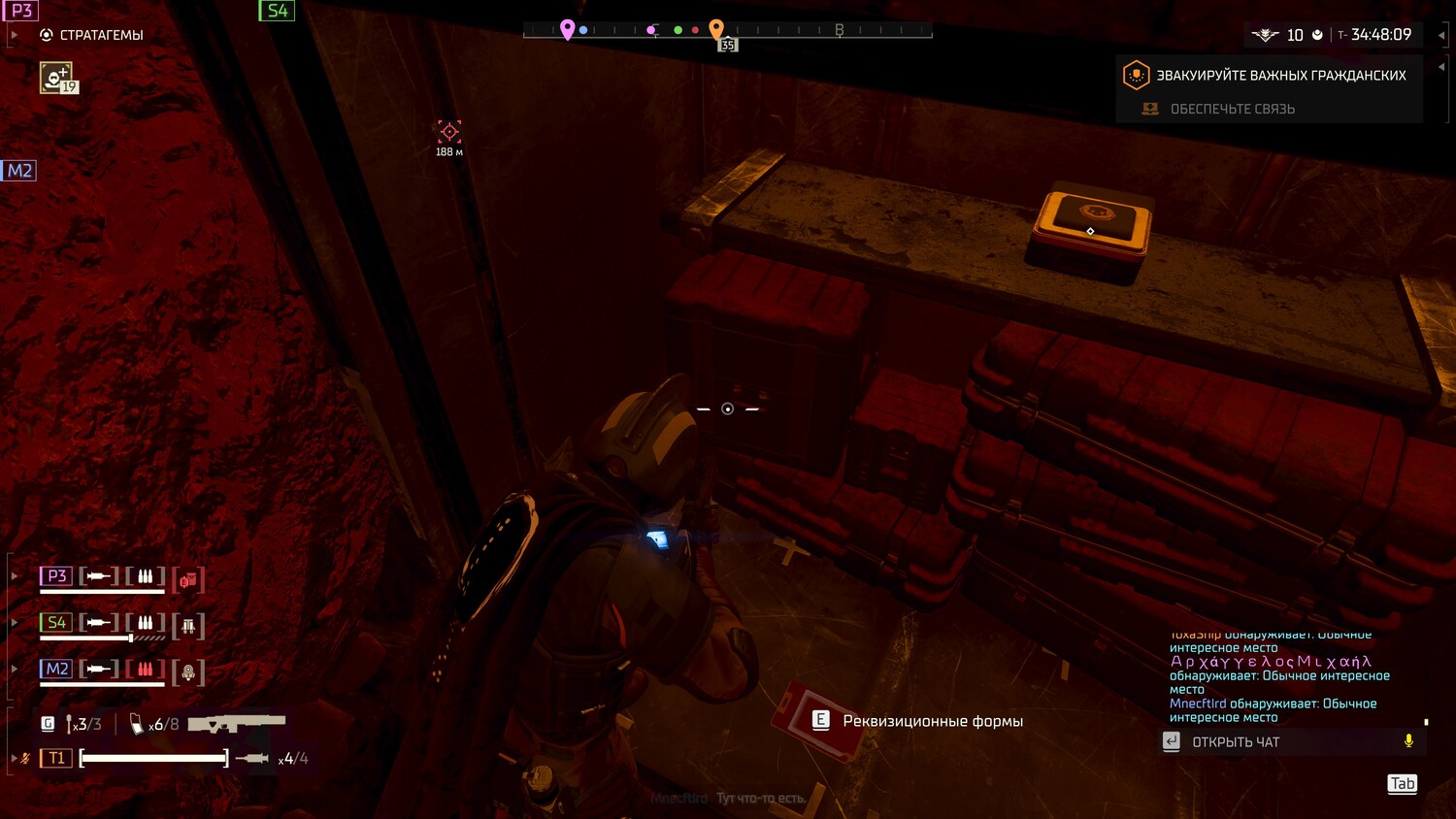This screenshot has height=819, width=1456.
Task: Collapse the objectives panel arrow
Action: [1441, 67]
